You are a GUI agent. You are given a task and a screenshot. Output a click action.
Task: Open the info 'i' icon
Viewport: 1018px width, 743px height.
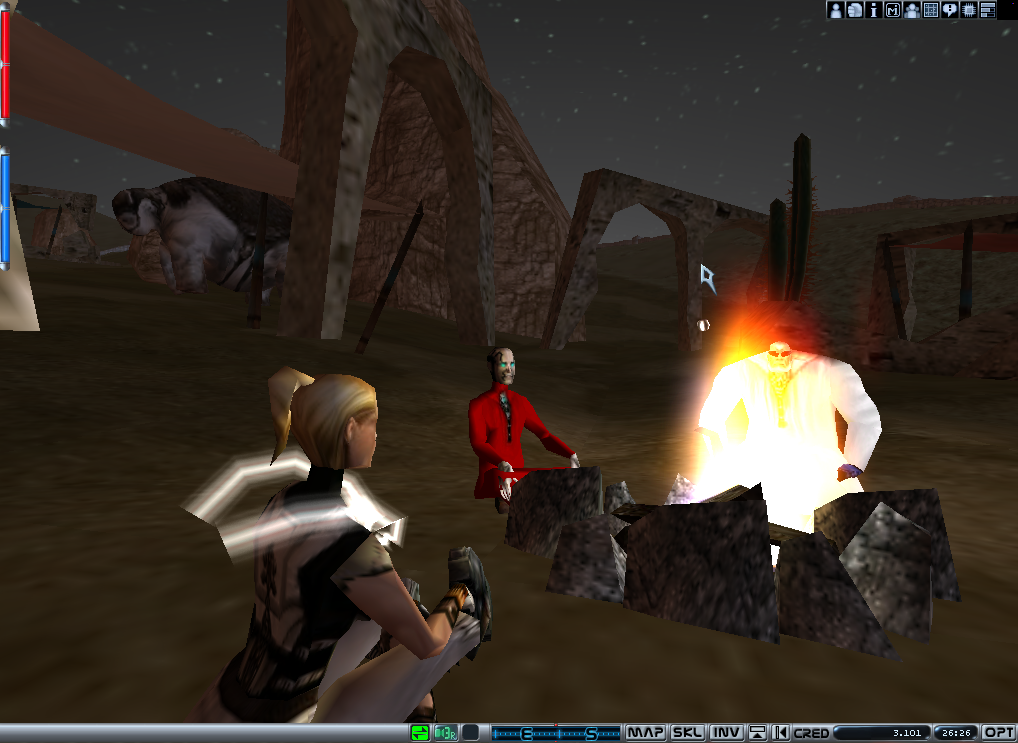pyautogui.click(x=873, y=10)
